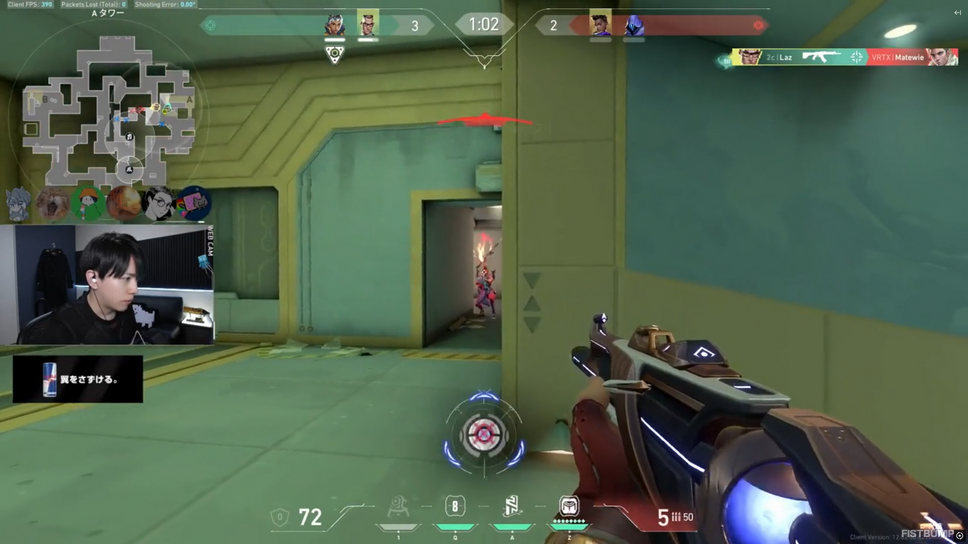Choose the purple agent portrait on the red team
Viewport: 968px width, 544px height.
coord(600,24)
